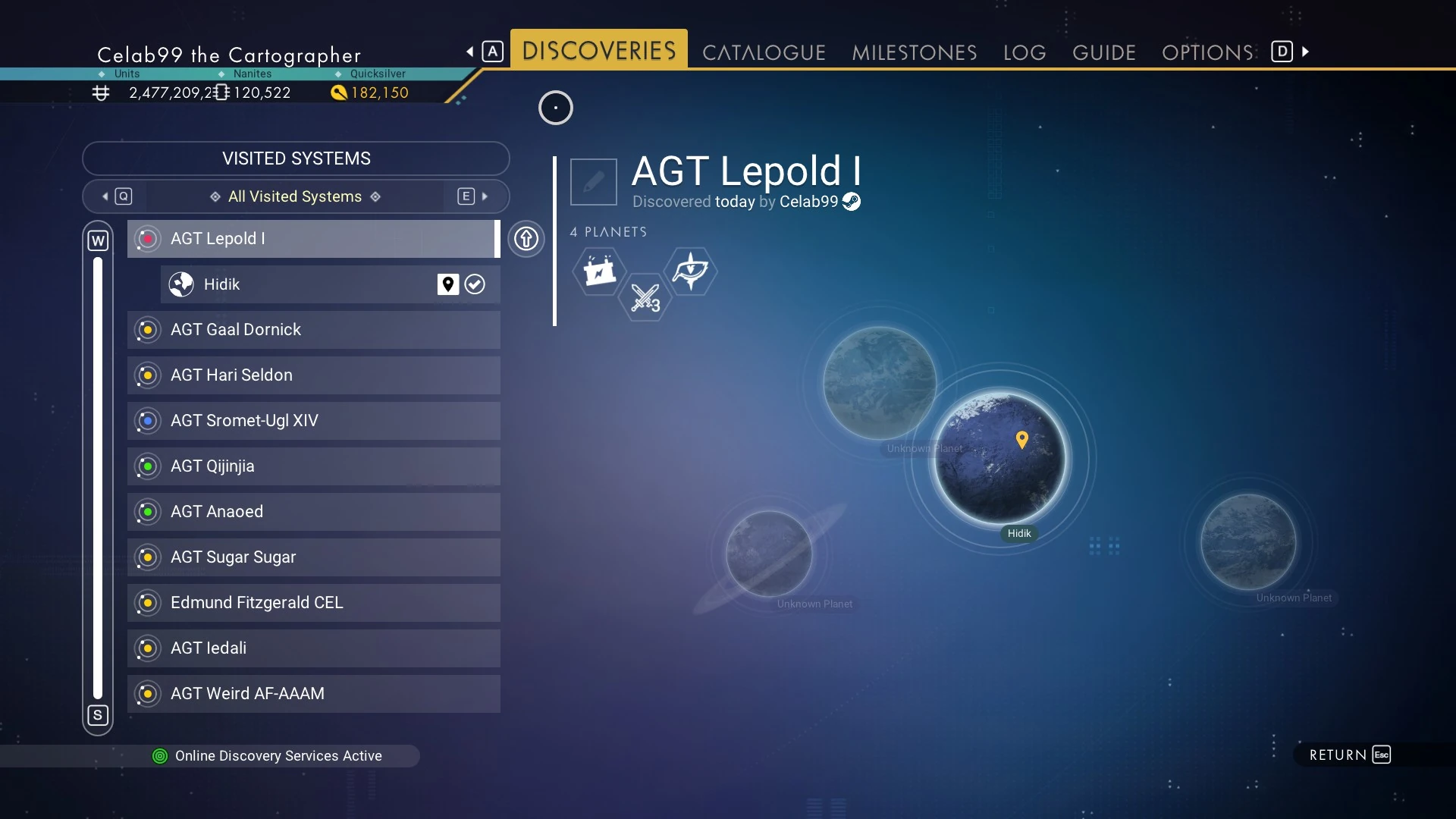Screen dimensions: 1456x819
Task: Cycle visited systems filter to next
Action: [475, 196]
